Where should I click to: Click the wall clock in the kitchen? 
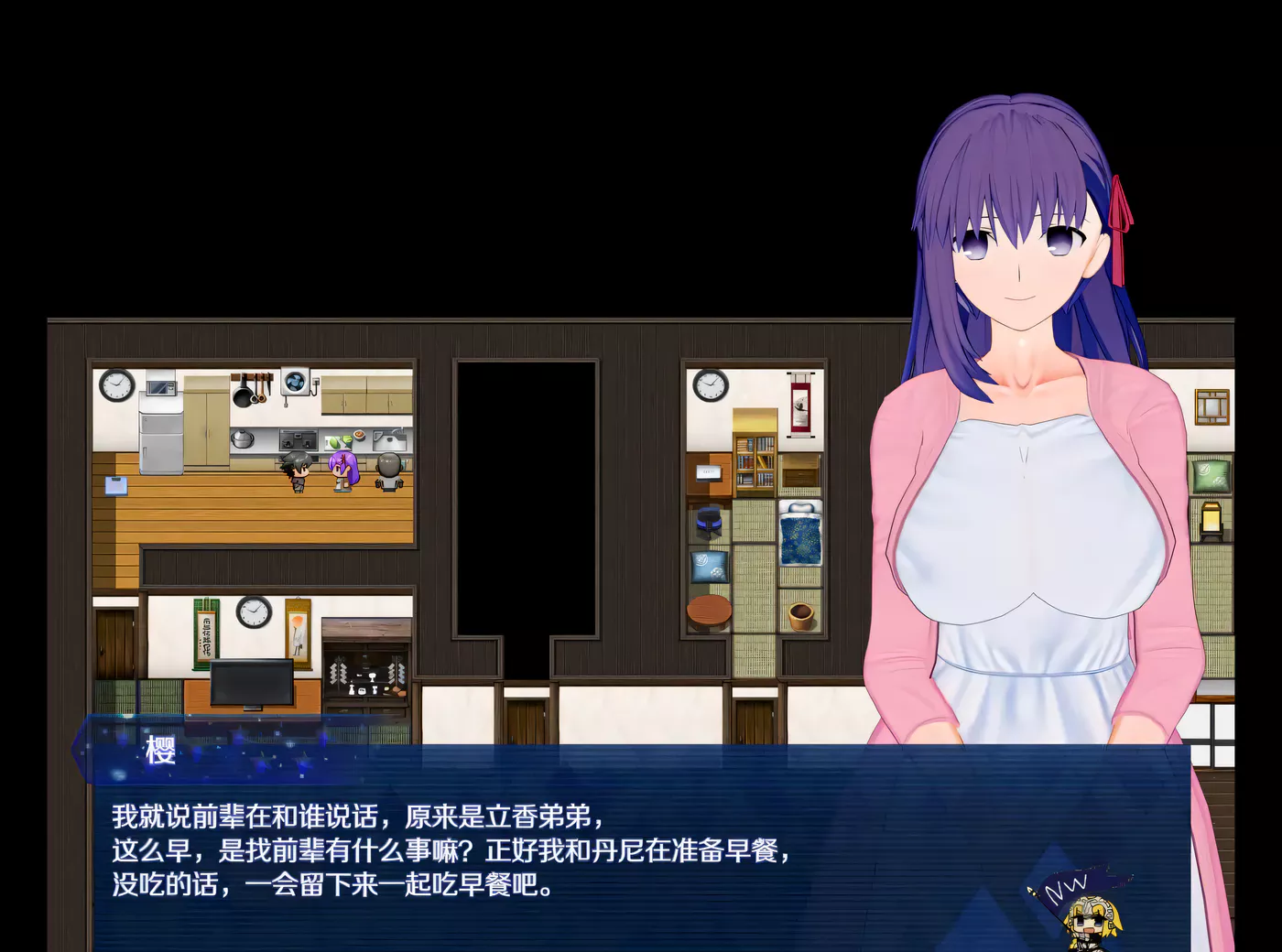(116, 385)
